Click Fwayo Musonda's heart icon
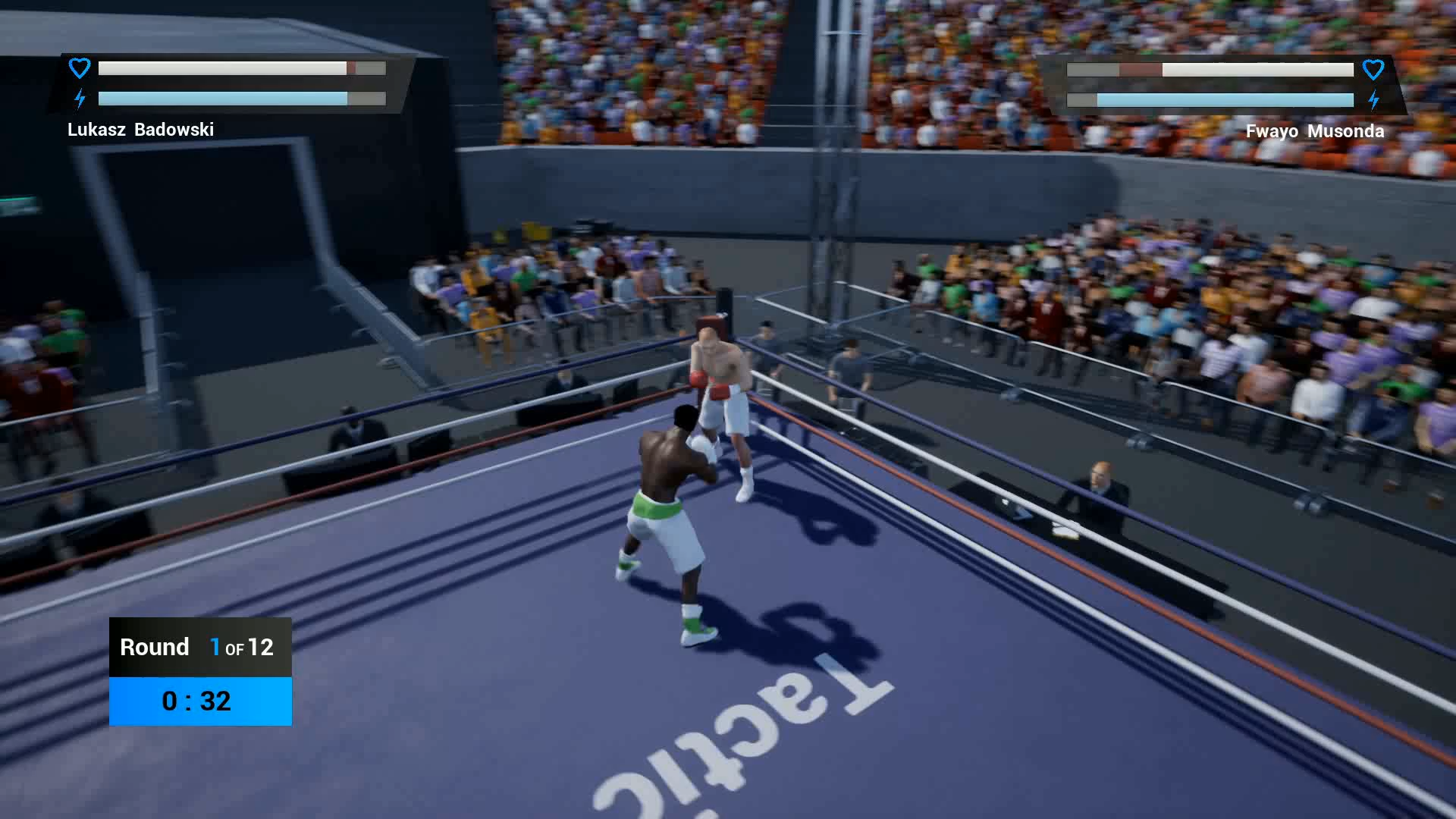 (x=1374, y=70)
